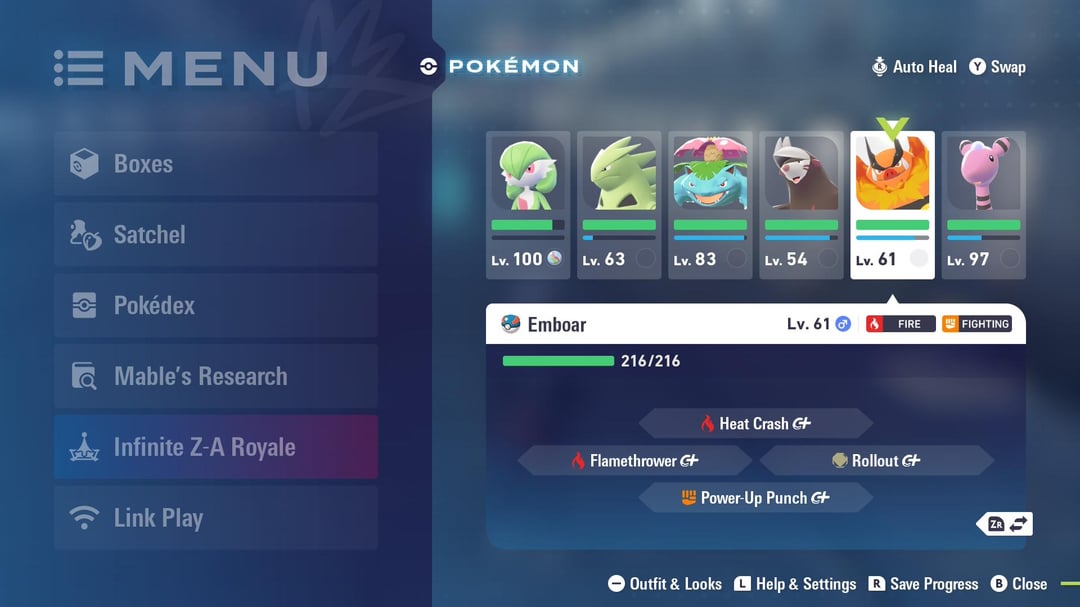Select the Tyranitar party slot

619,204
